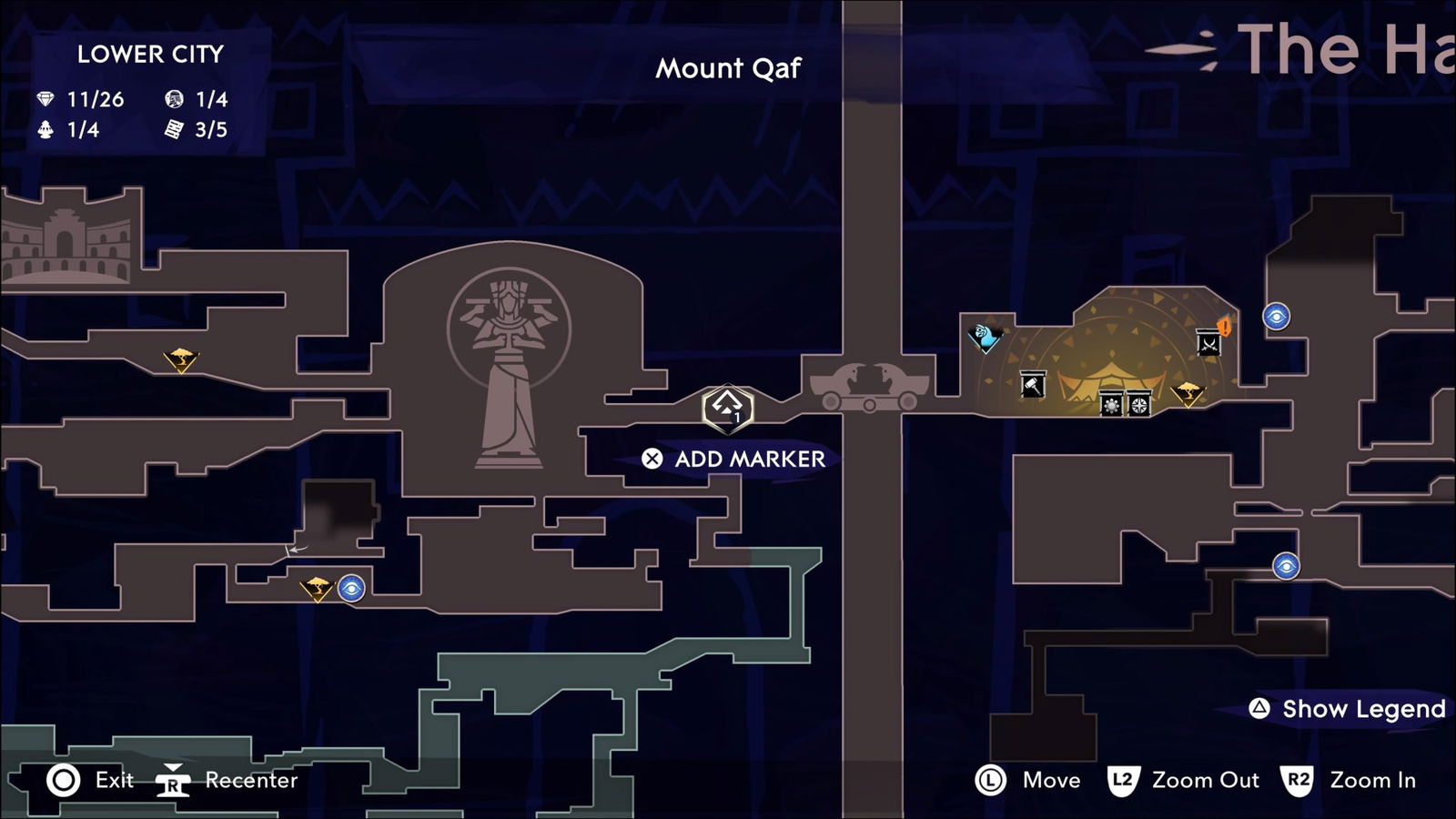This screenshot has width=1456, height=819.
Task: Select the blacksmith hammer banner icon
Action: (1033, 384)
